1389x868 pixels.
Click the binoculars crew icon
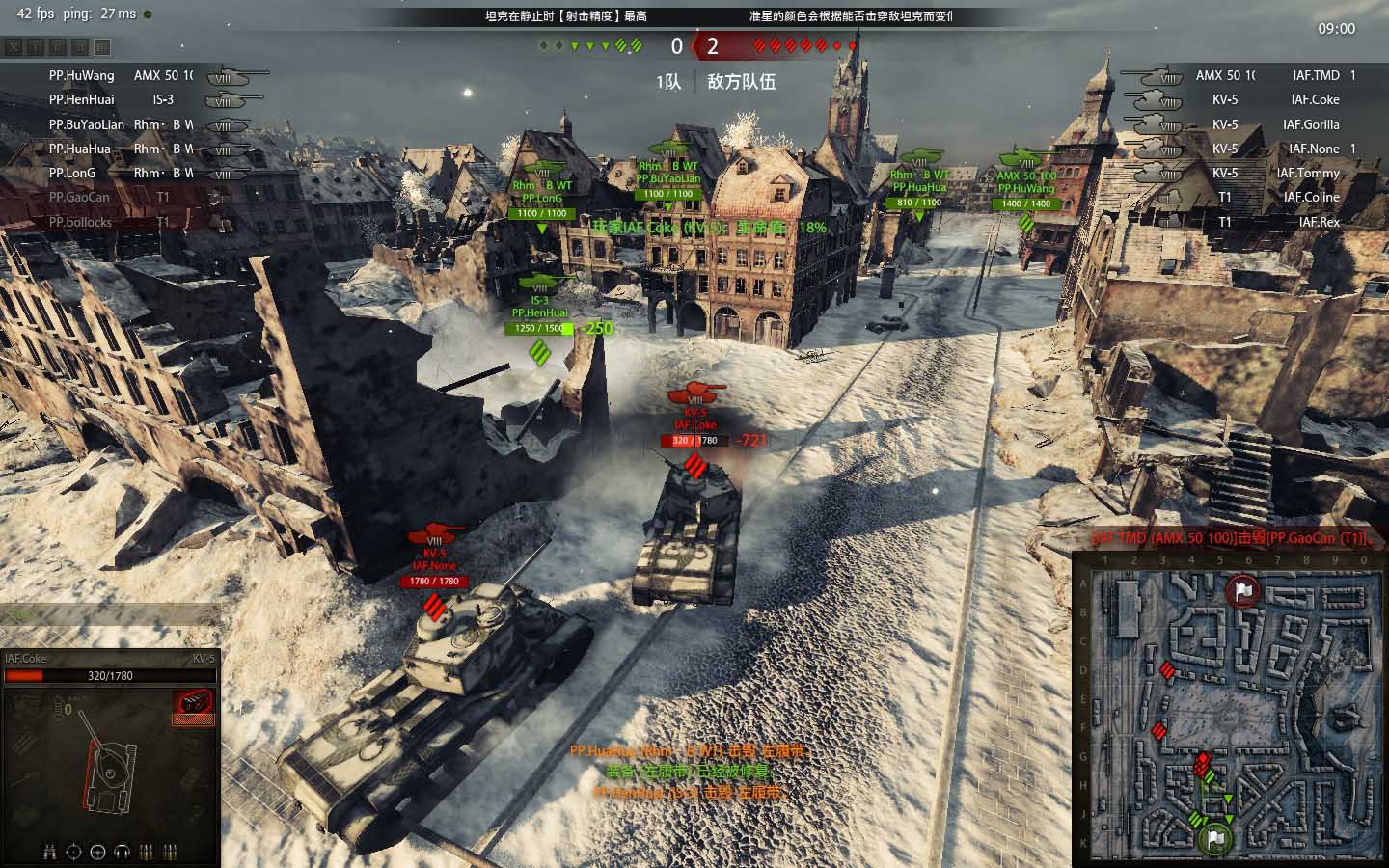coord(49,852)
